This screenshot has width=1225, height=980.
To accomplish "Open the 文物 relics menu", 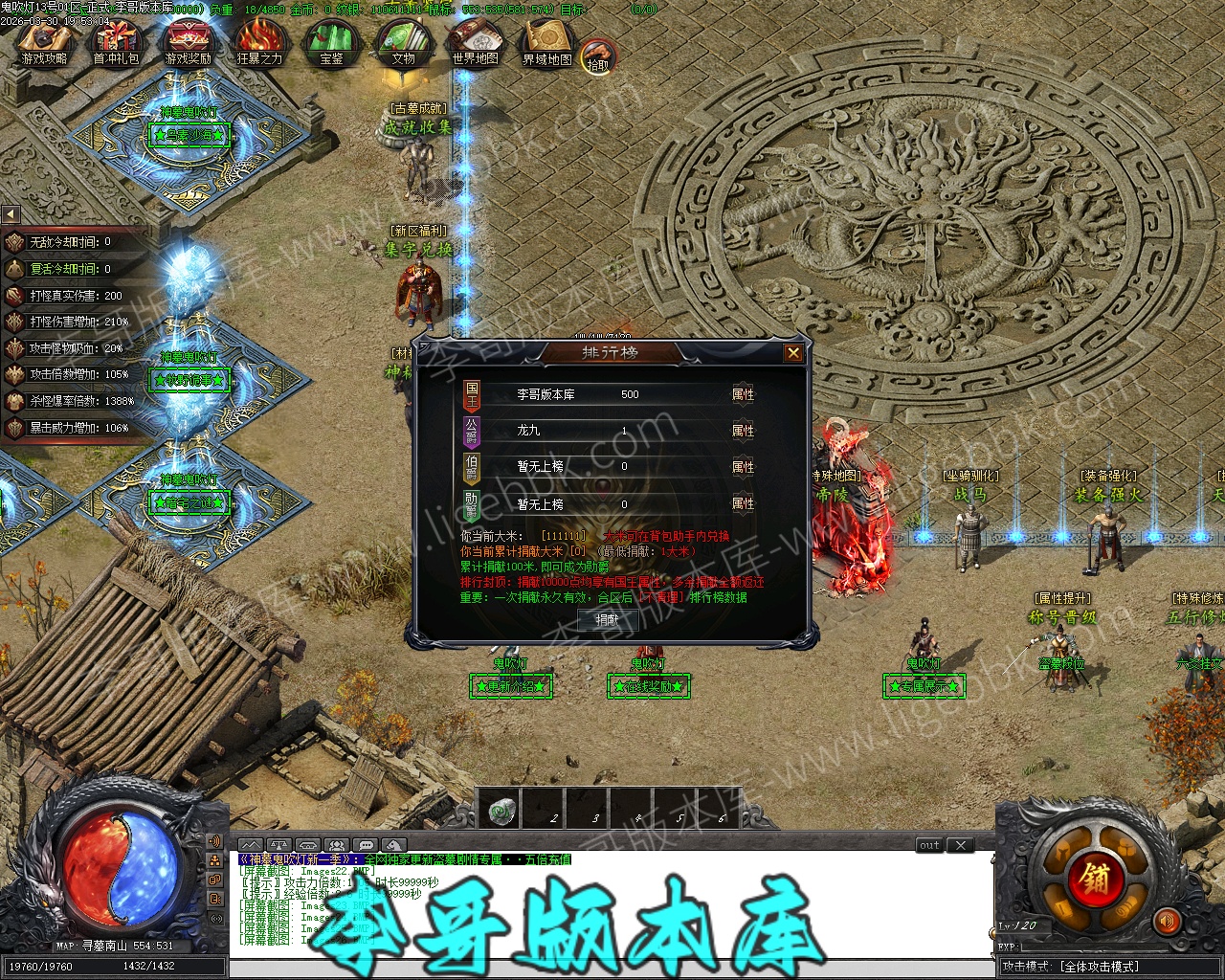I will 403,42.
